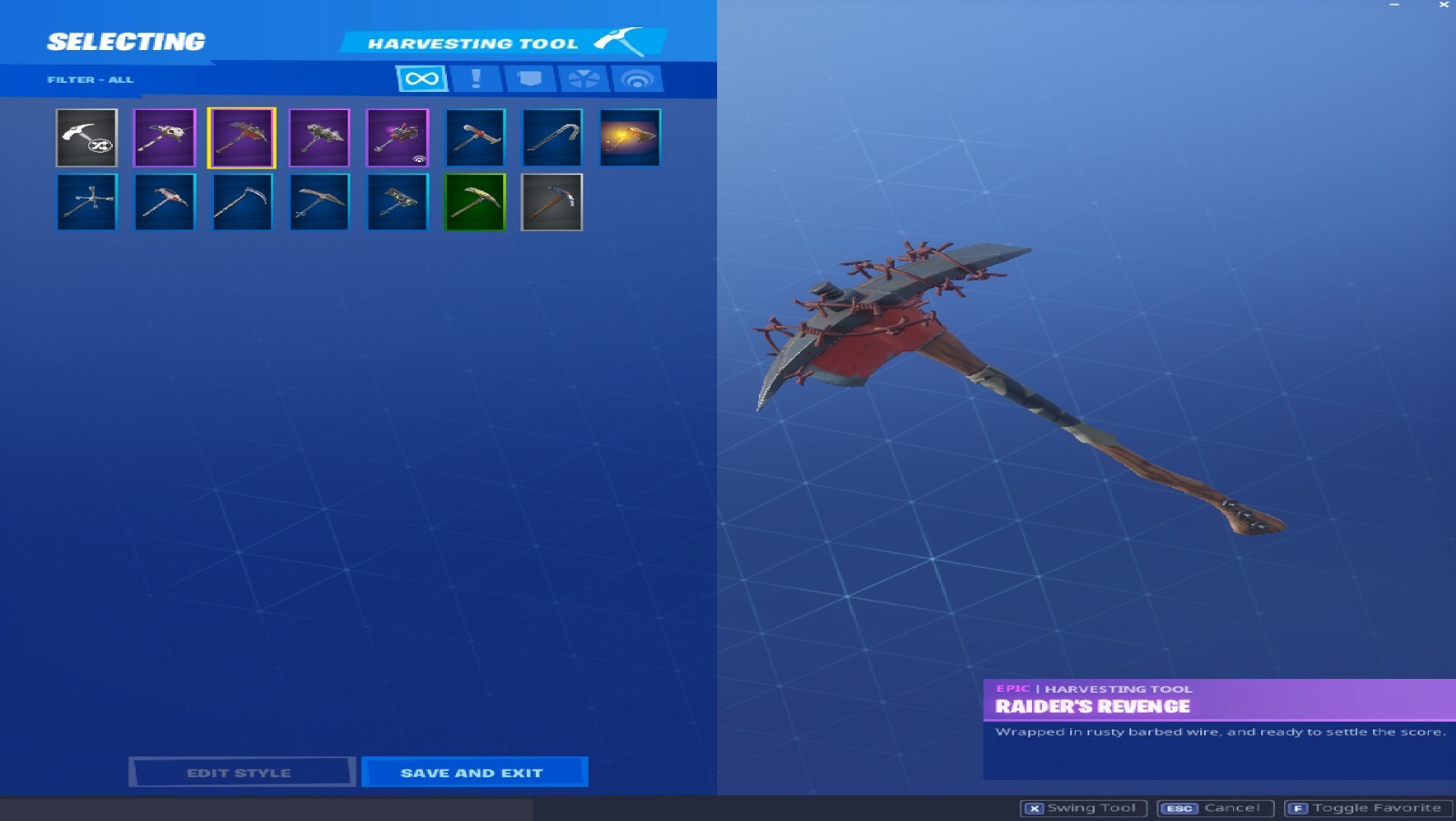Select the wheel-shaped filter icon

click(x=585, y=78)
